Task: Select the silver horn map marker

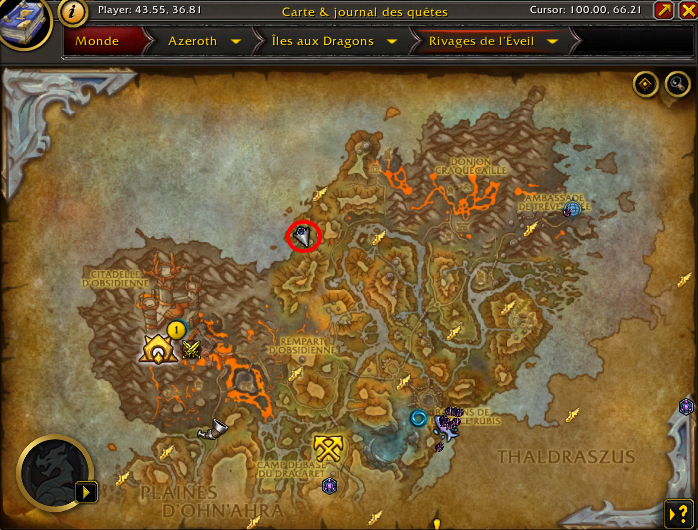Action: point(211,430)
